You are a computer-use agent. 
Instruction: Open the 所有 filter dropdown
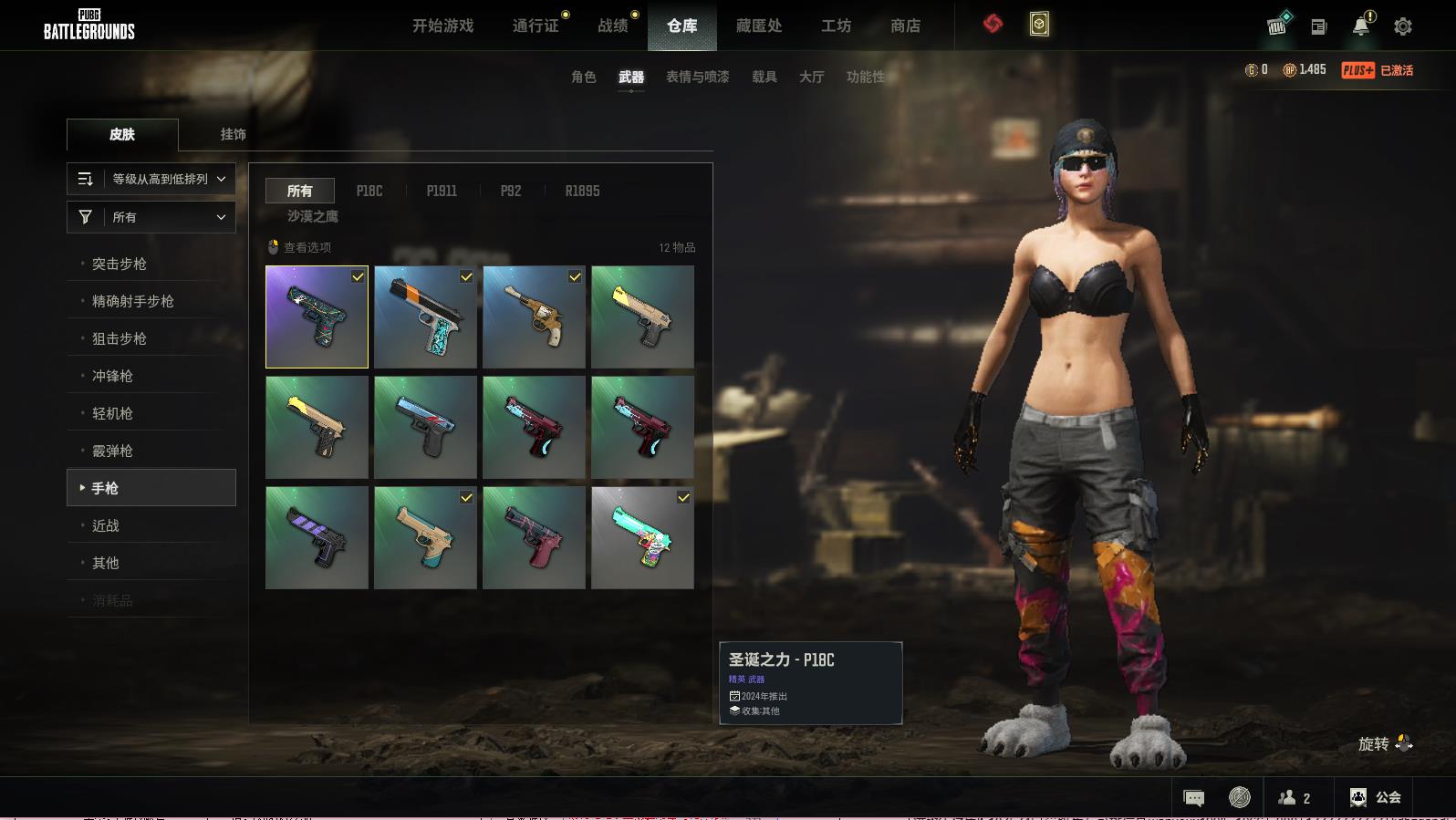(151, 217)
